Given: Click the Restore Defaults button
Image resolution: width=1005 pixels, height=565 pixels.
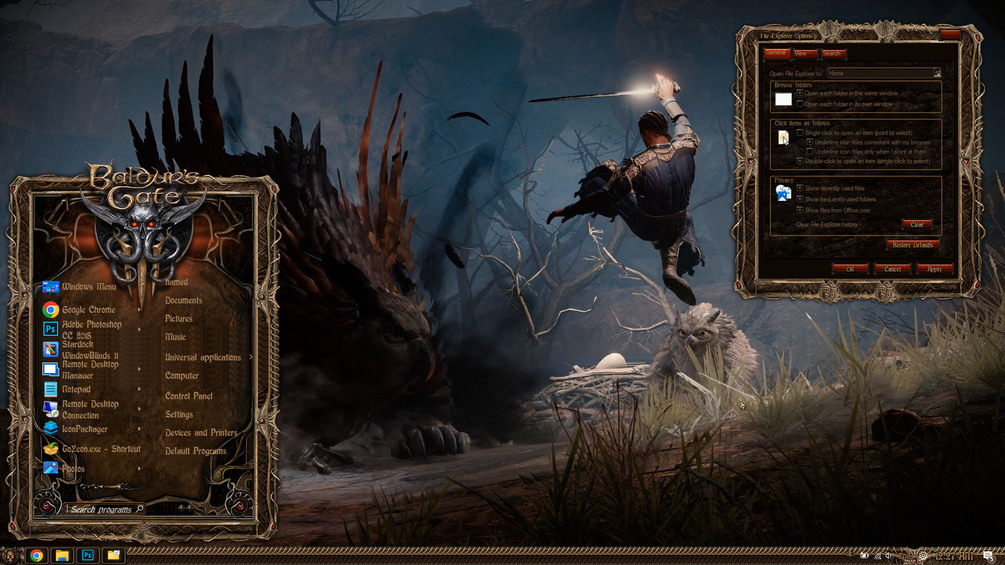Looking at the screenshot, I should [x=911, y=245].
